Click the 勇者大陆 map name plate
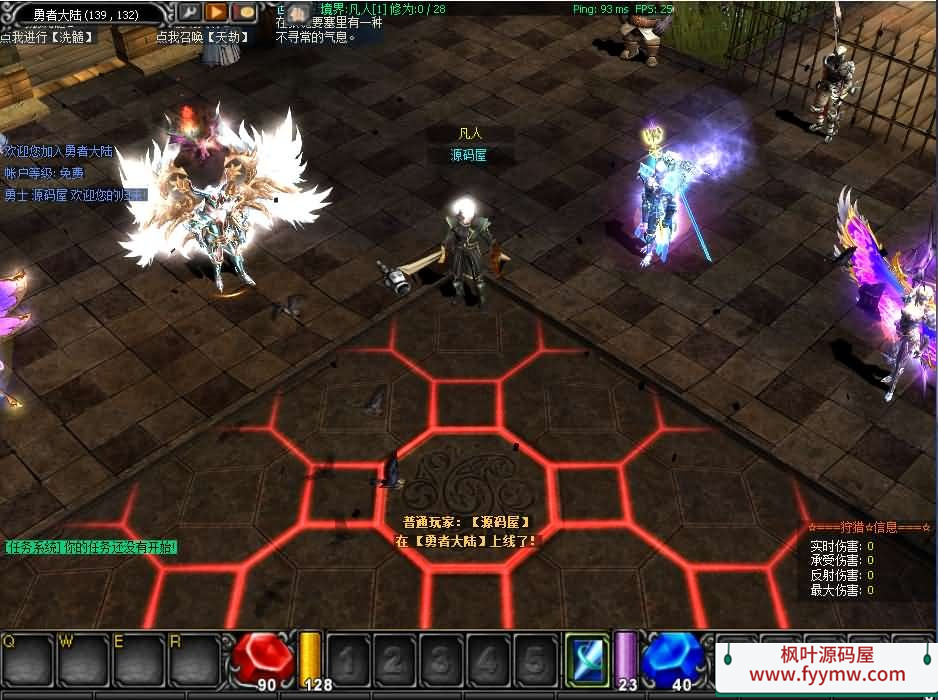 coord(85,14)
